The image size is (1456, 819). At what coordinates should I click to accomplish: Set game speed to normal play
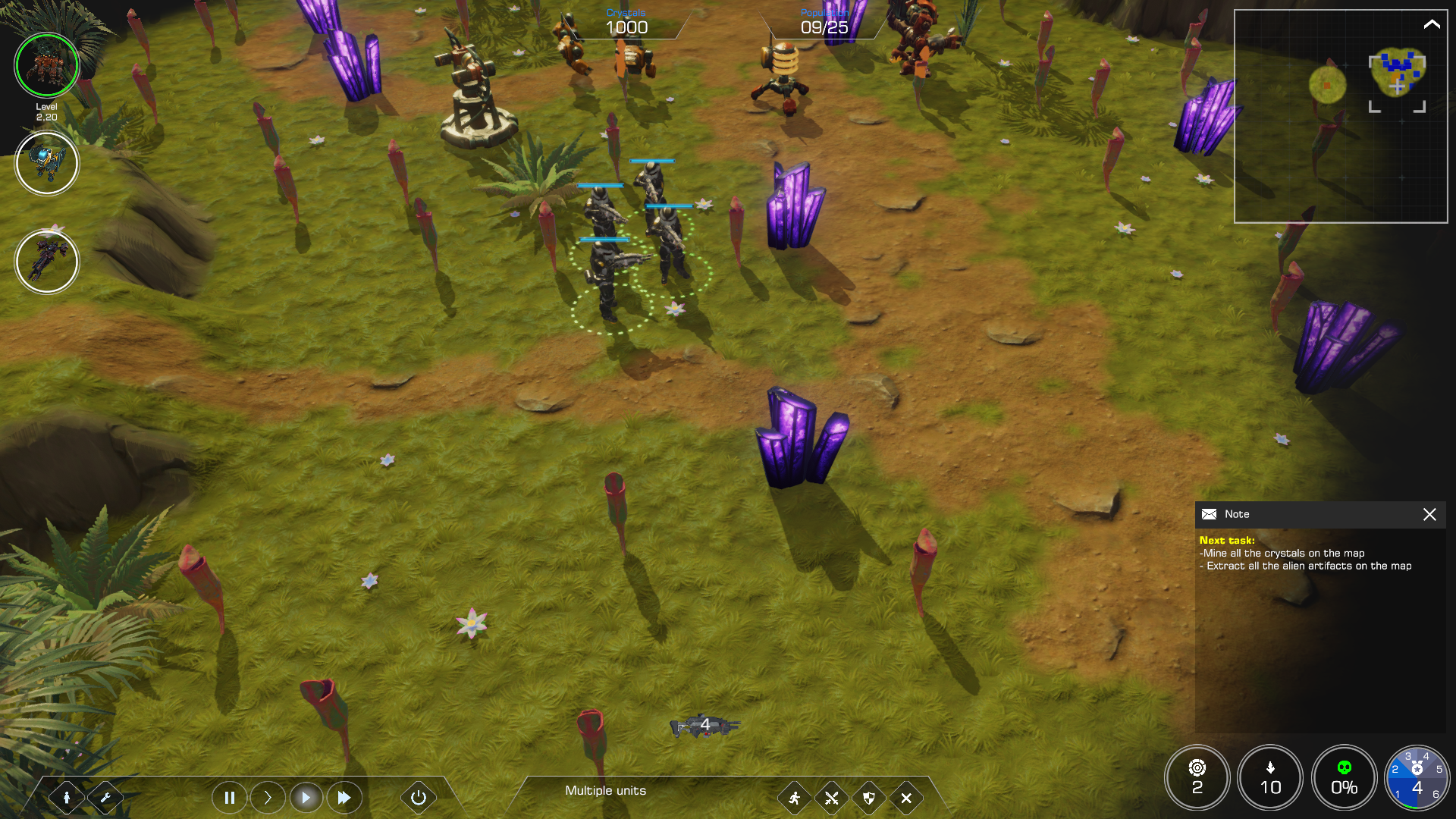click(x=306, y=797)
